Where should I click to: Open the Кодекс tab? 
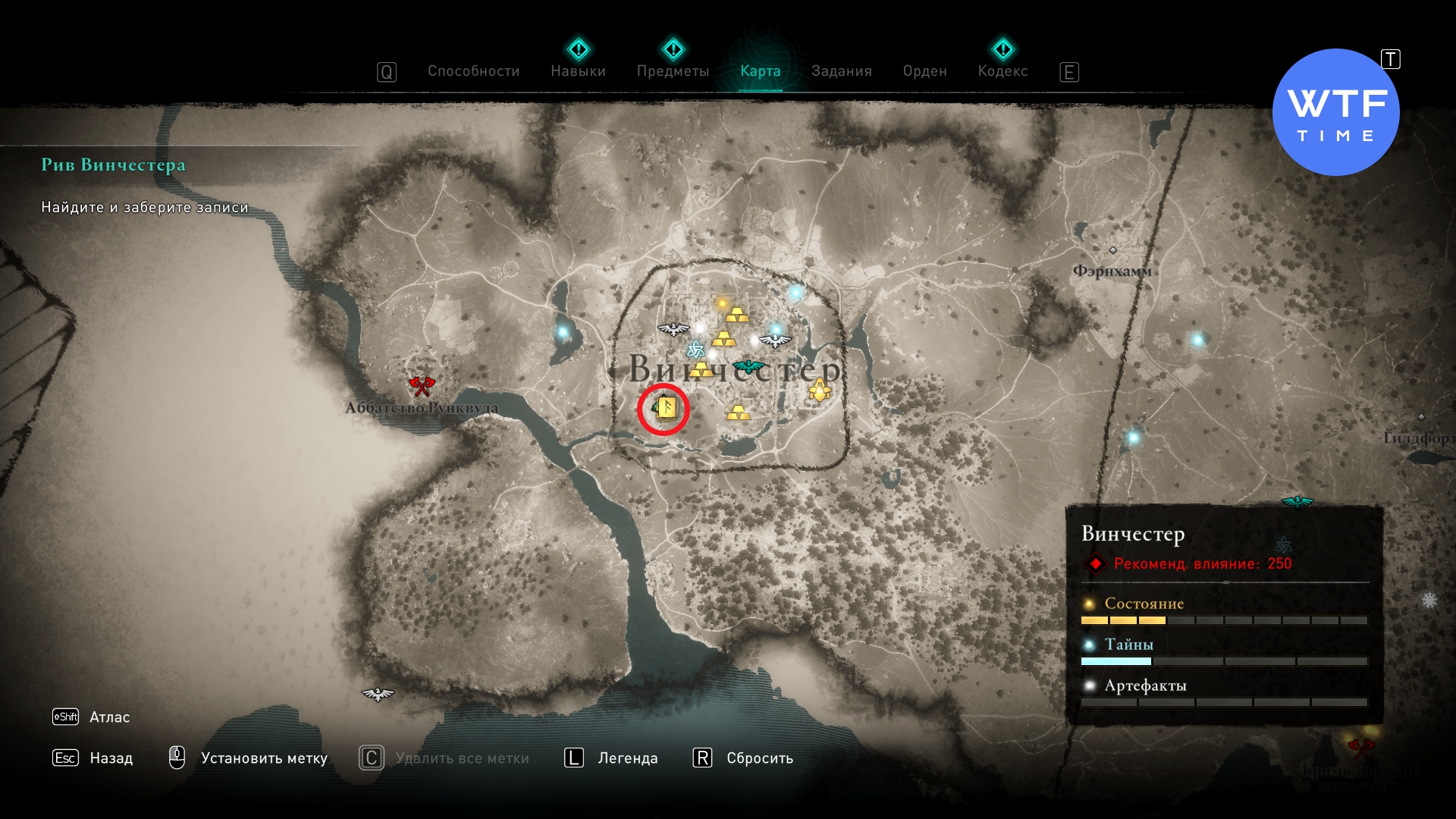point(1003,71)
